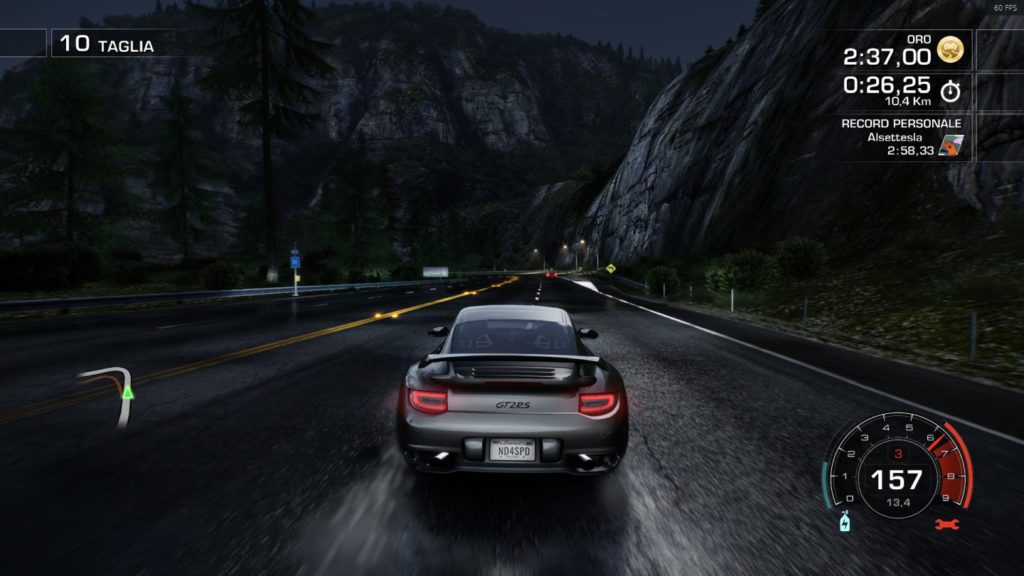Click the stopwatch timer icon
Image resolution: width=1024 pixels, height=576 pixels.
pos(950,91)
